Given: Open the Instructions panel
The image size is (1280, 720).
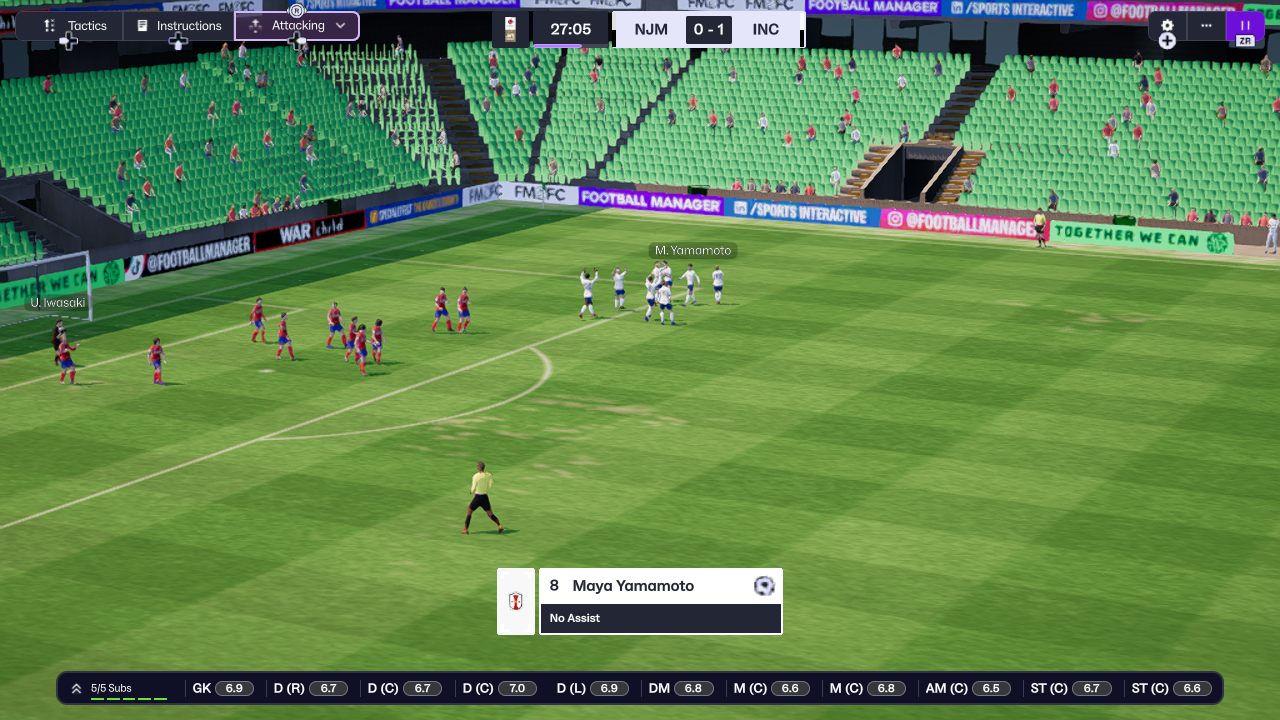Looking at the screenshot, I should 179,26.
